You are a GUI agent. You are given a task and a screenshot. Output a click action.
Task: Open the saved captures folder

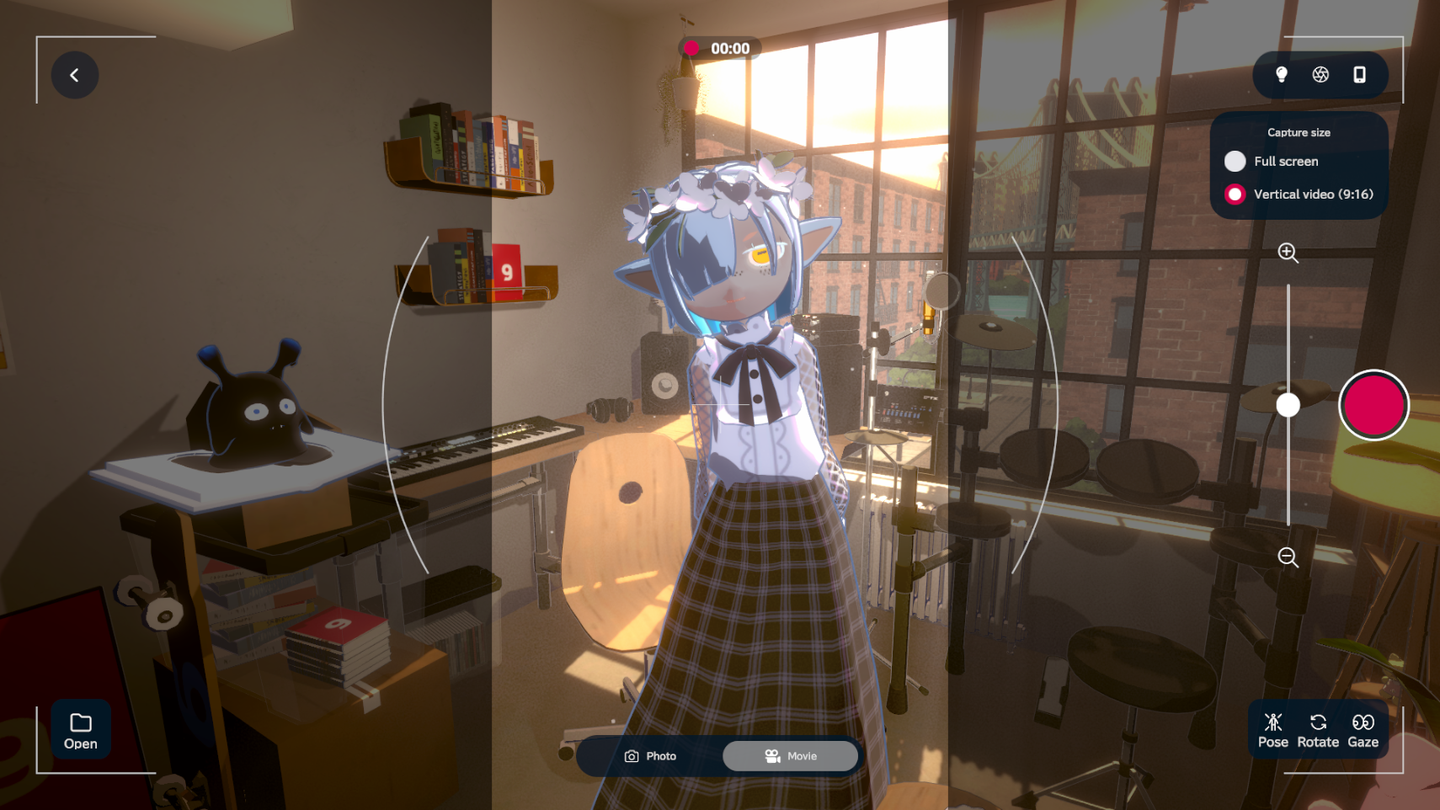point(81,730)
